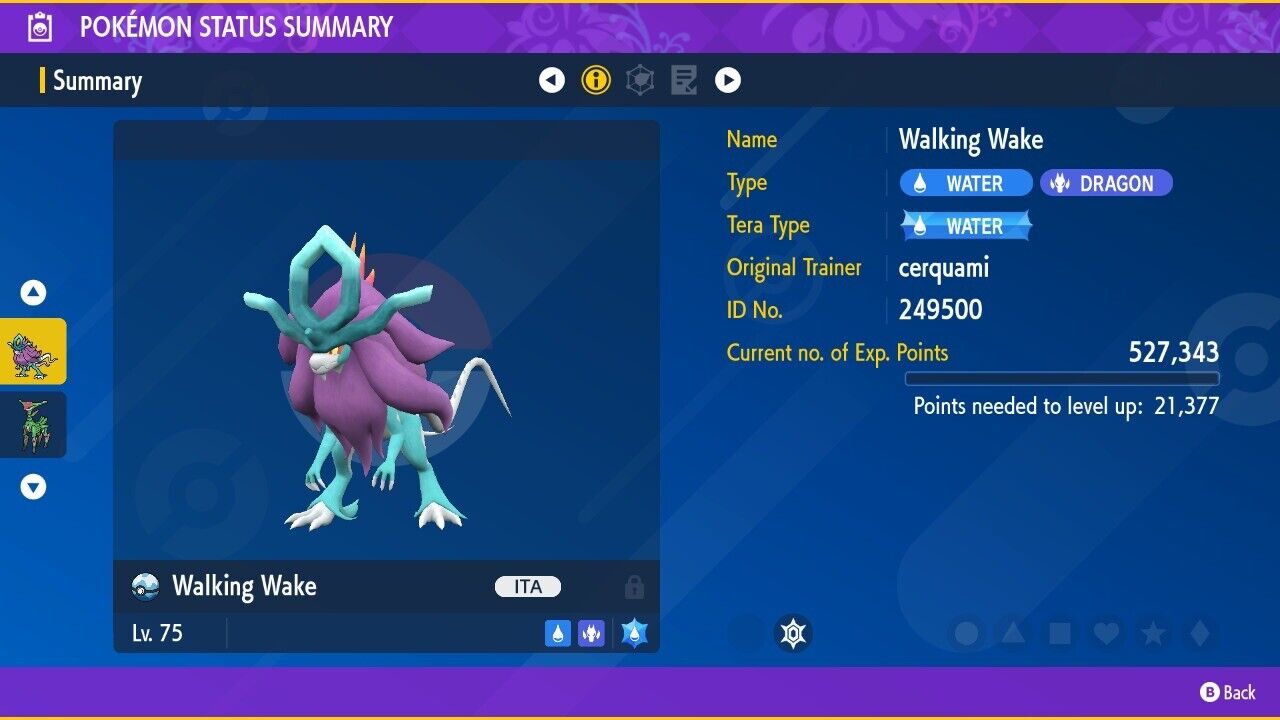Toggle the diamond marking
The image size is (1280, 720).
[1197, 633]
